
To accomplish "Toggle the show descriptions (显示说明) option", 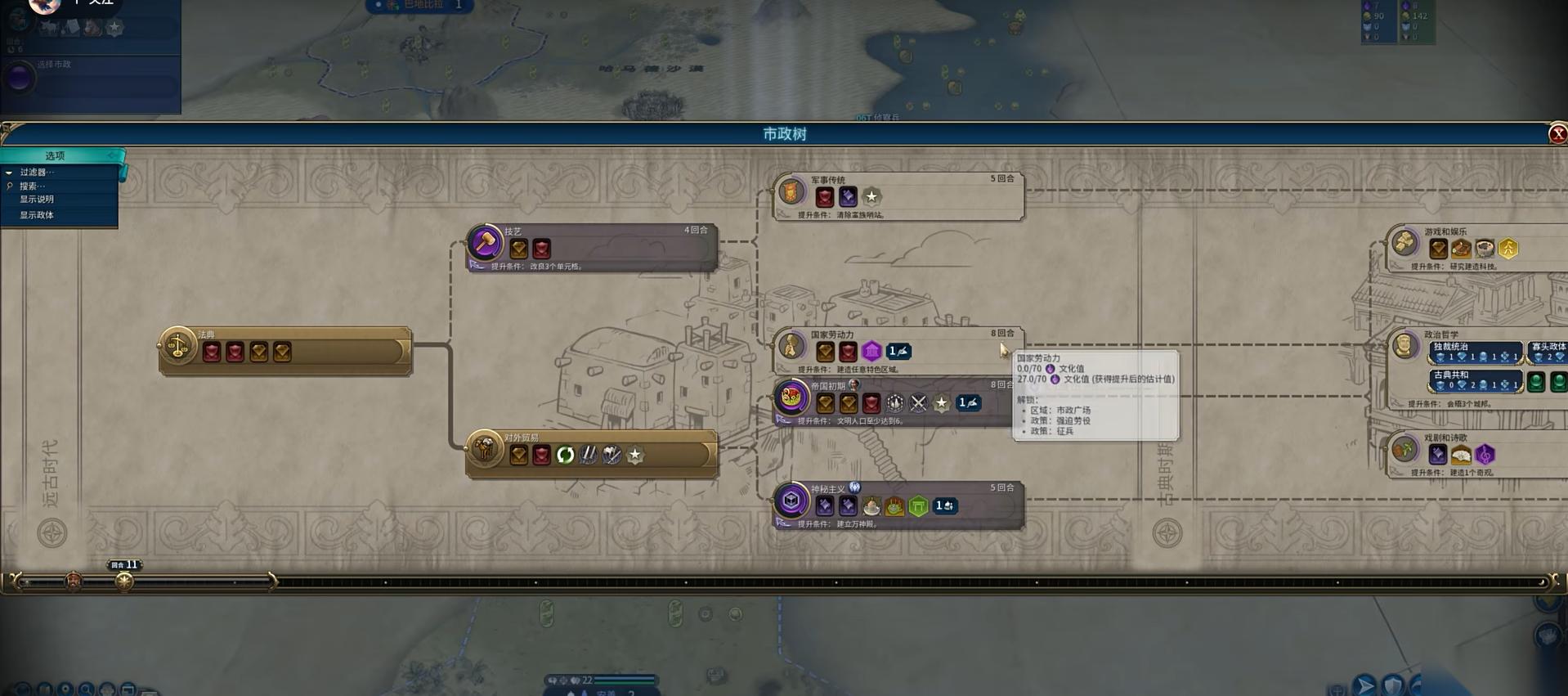I will pyautogui.click(x=37, y=200).
